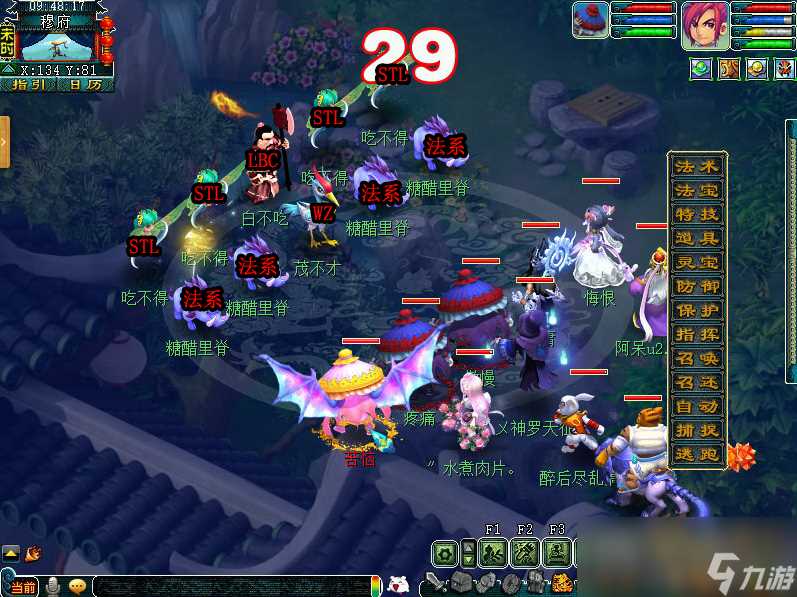Viewport: 797px width, 597px height.
Task: Open the 日历 calendar button
Action: click(85, 85)
